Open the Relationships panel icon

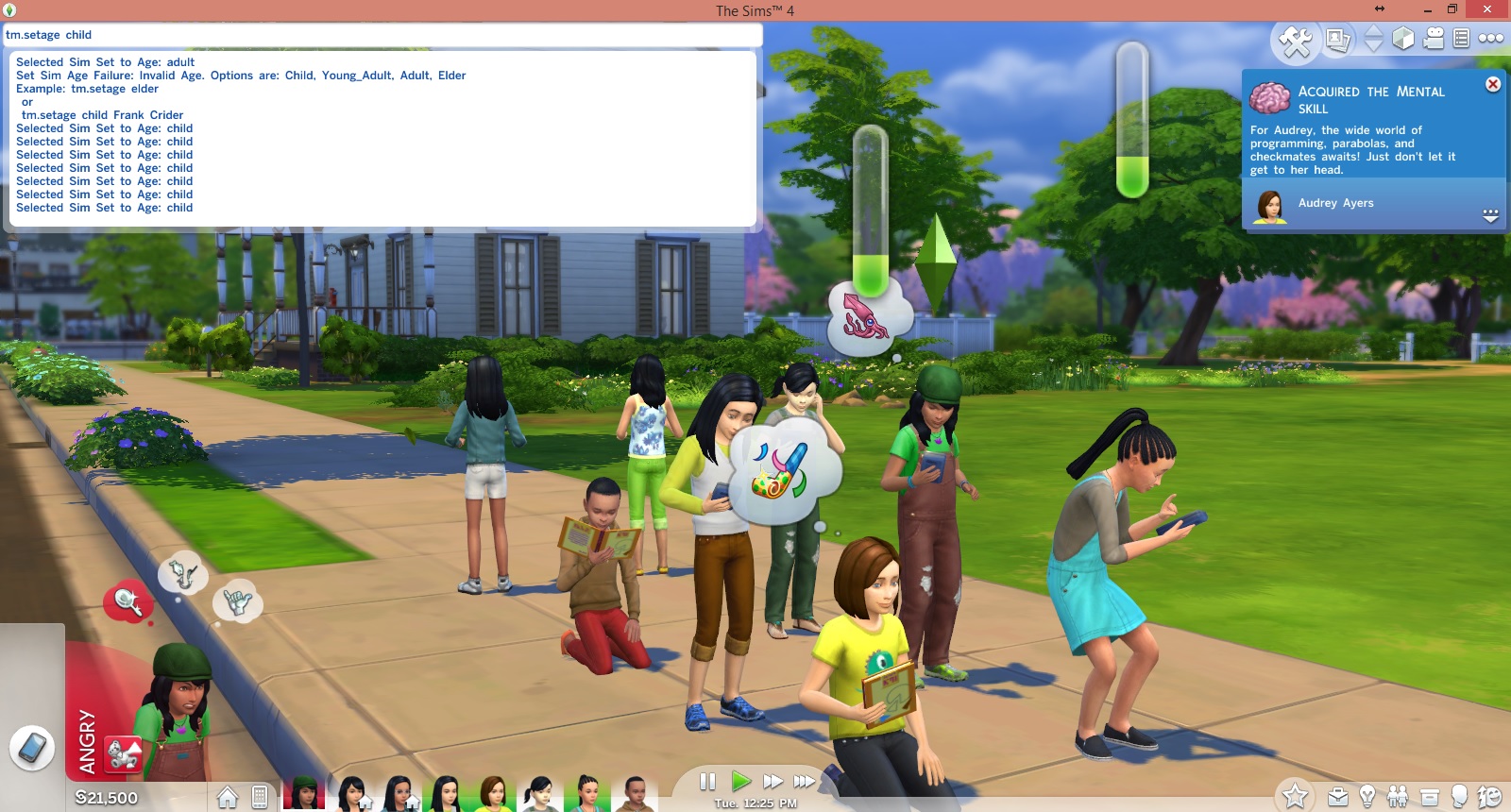[1396, 795]
